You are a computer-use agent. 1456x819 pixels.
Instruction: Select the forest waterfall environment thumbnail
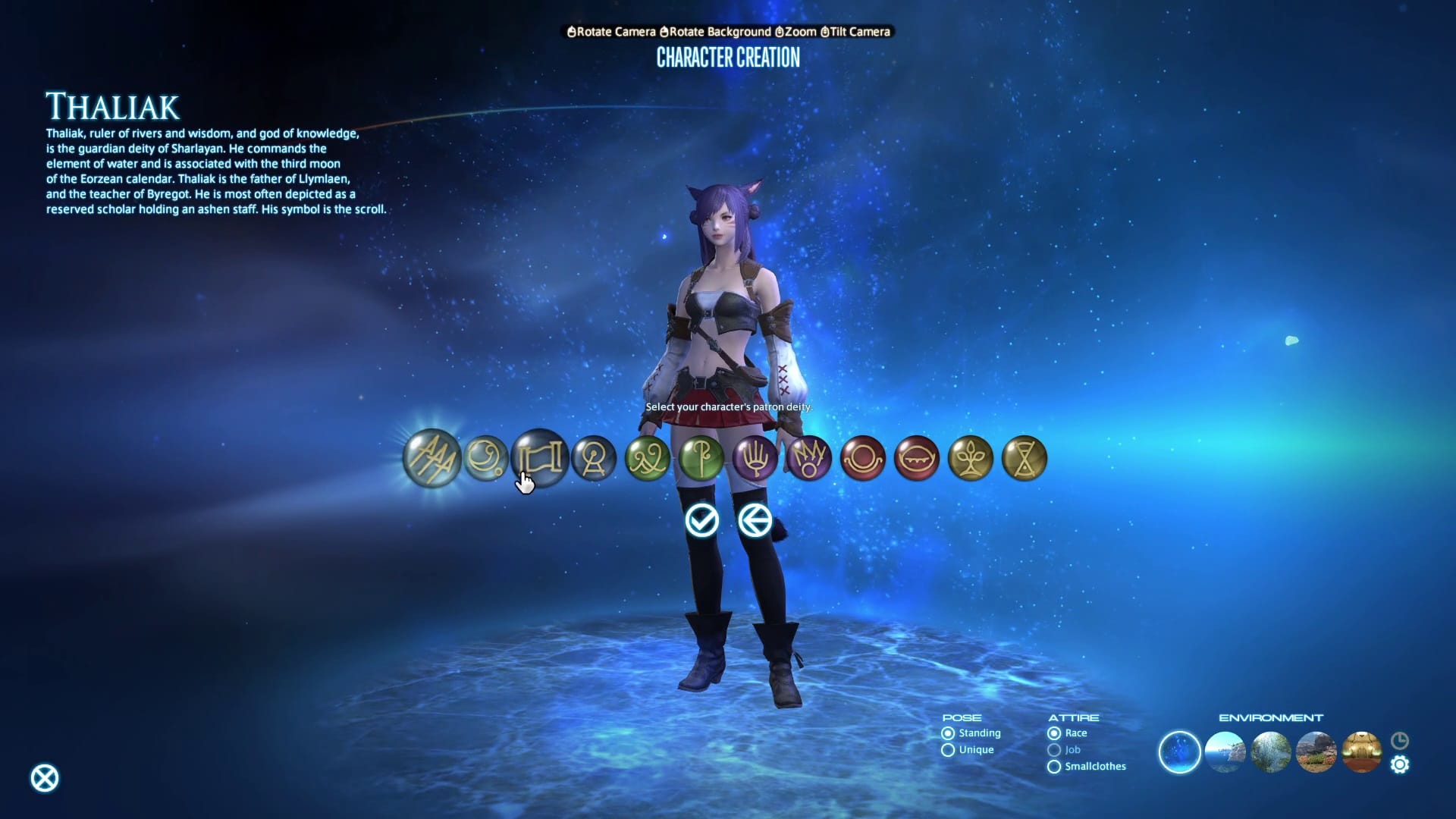(1271, 752)
